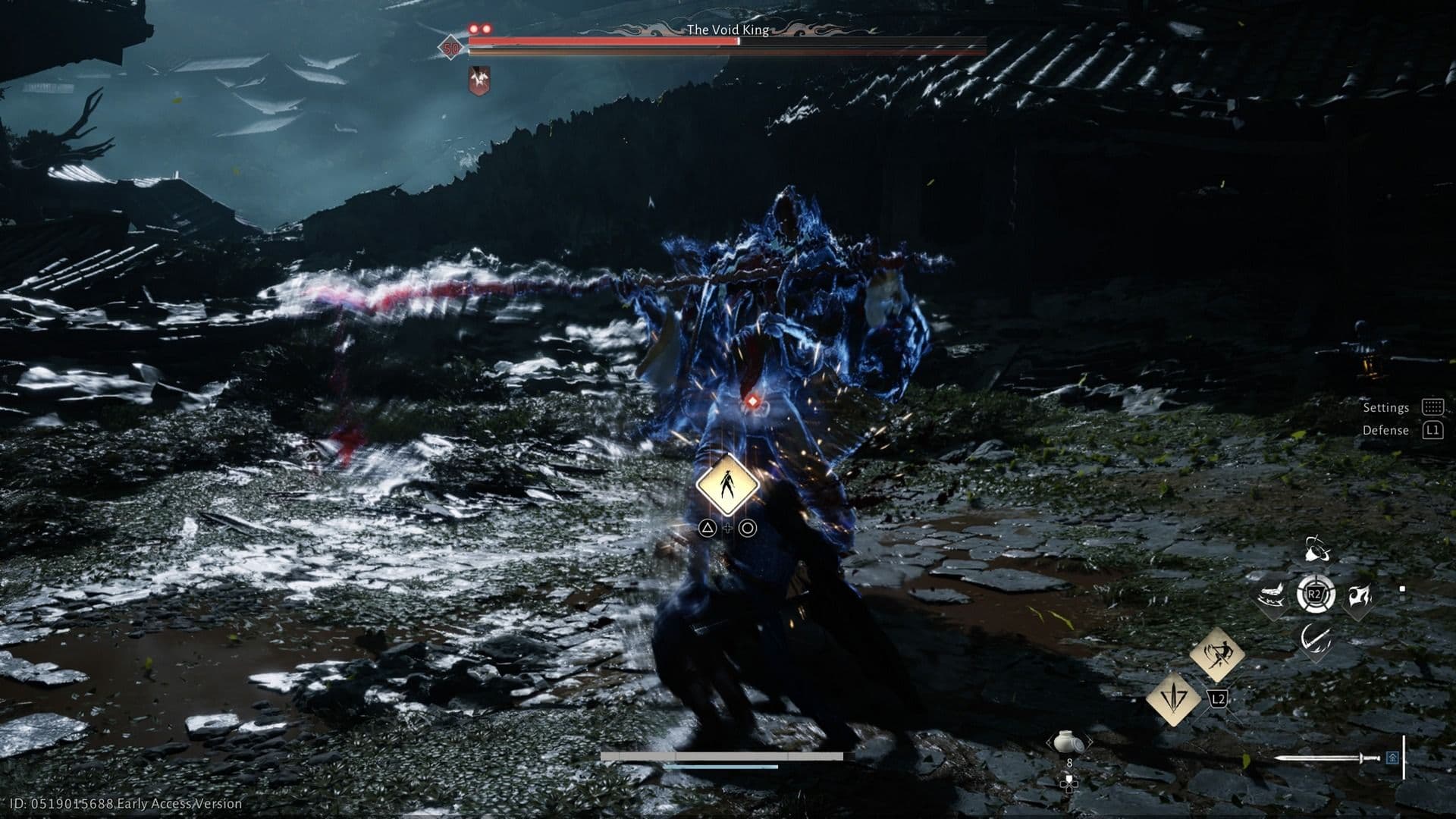
Task: Toggle the L2 skill modifier badge
Action: pyautogui.click(x=1216, y=699)
